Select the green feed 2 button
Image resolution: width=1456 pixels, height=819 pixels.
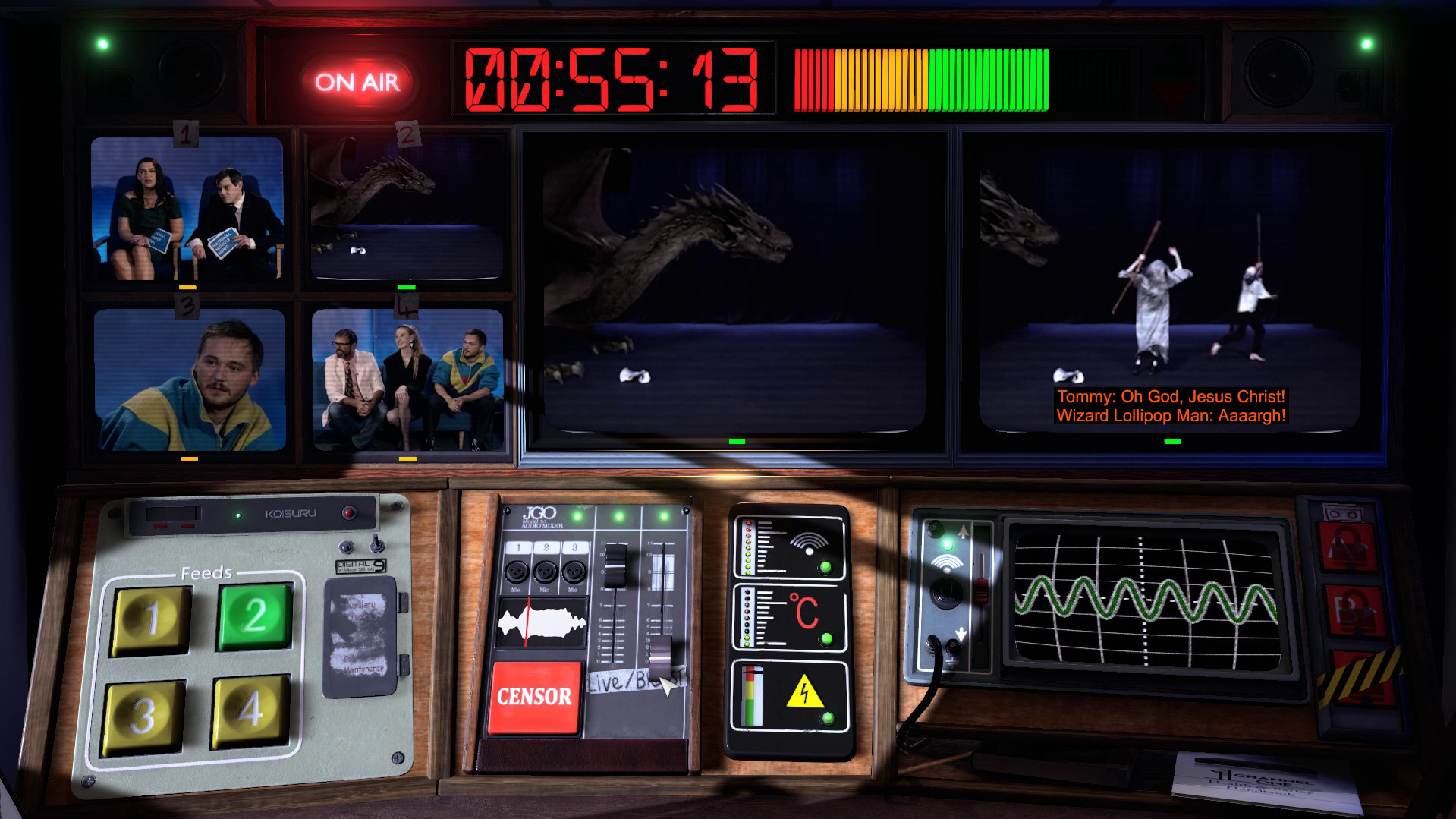tap(255, 615)
